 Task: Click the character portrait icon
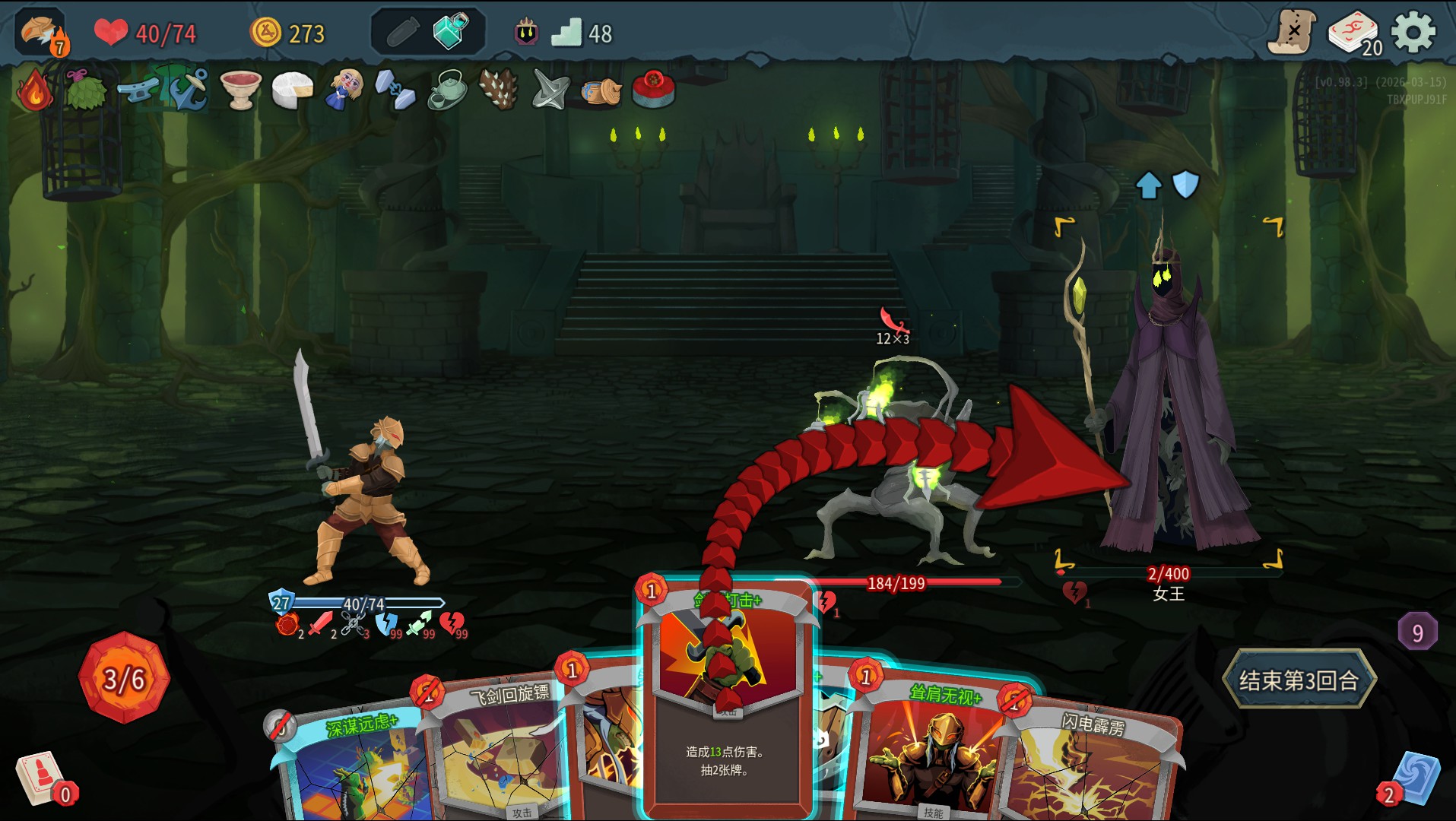click(40, 33)
